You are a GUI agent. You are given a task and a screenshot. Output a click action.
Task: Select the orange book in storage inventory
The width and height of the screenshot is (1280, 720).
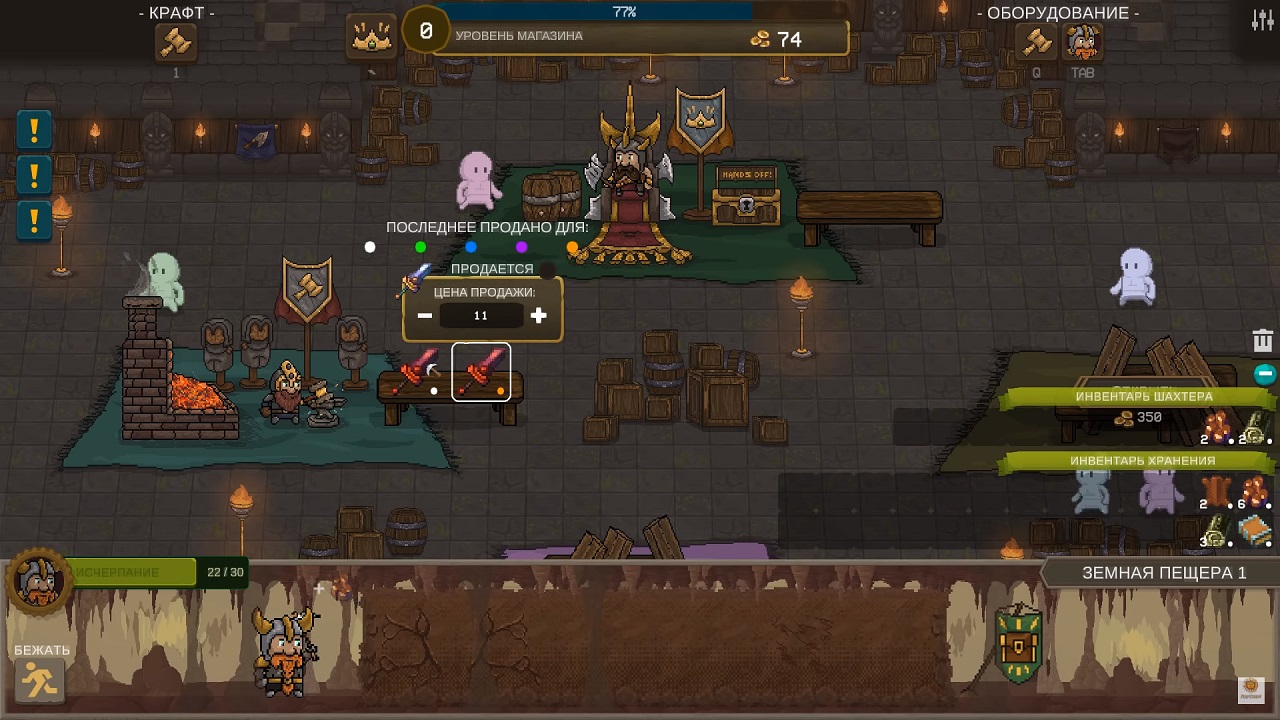tap(1255, 531)
